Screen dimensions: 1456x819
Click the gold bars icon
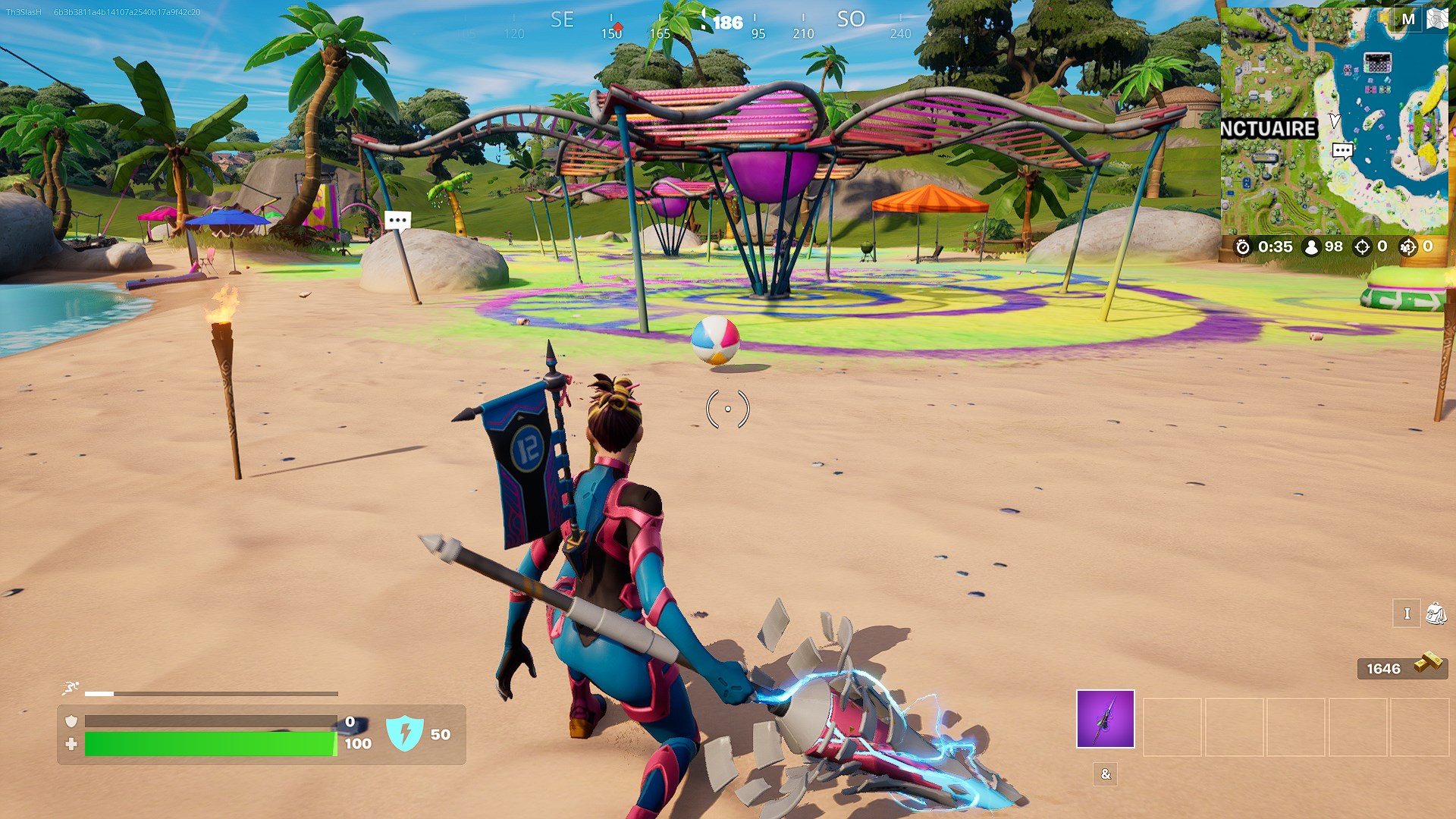coord(1429,664)
